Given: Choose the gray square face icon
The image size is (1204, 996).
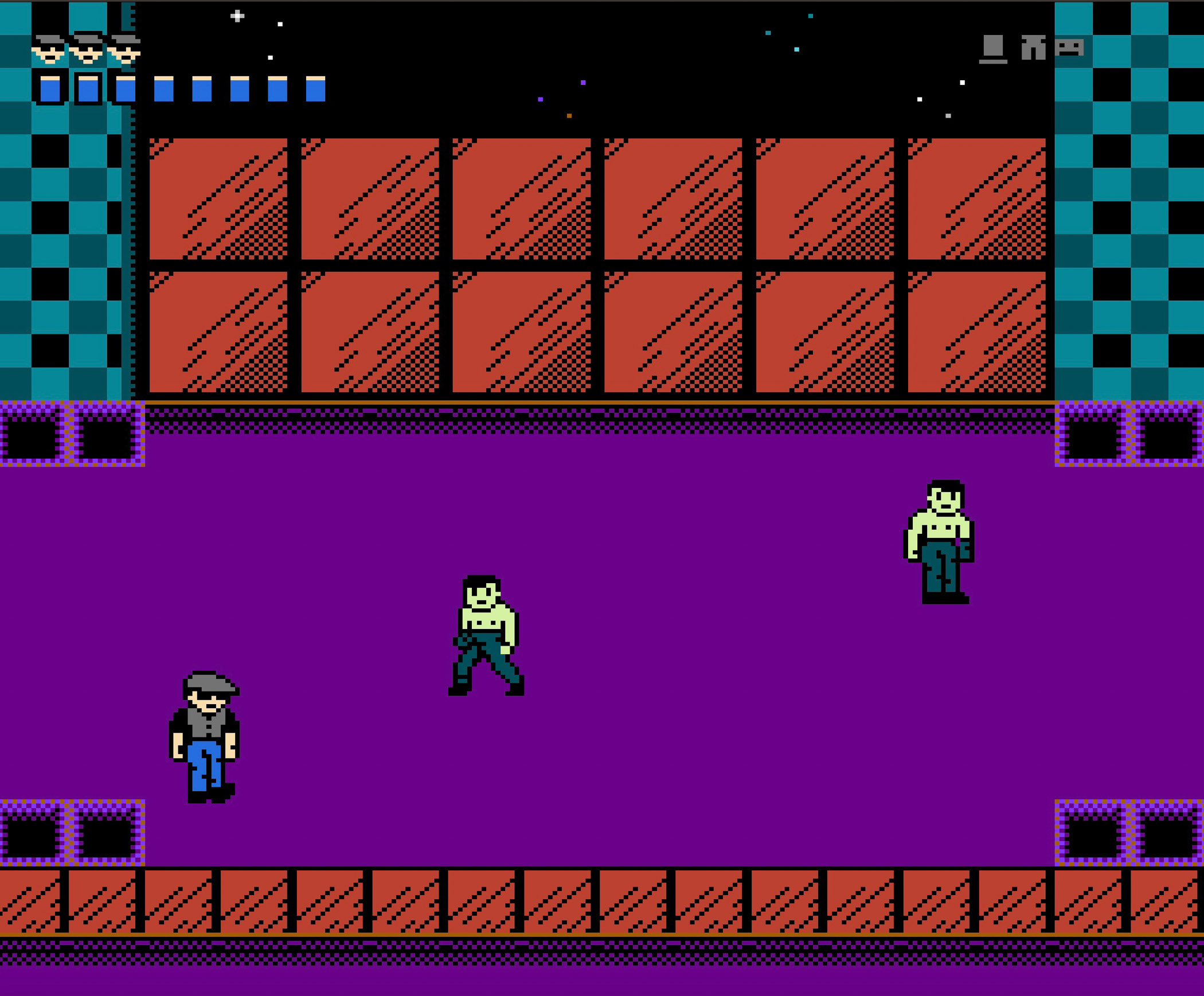Looking at the screenshot, I should [x=1069, y=47].
